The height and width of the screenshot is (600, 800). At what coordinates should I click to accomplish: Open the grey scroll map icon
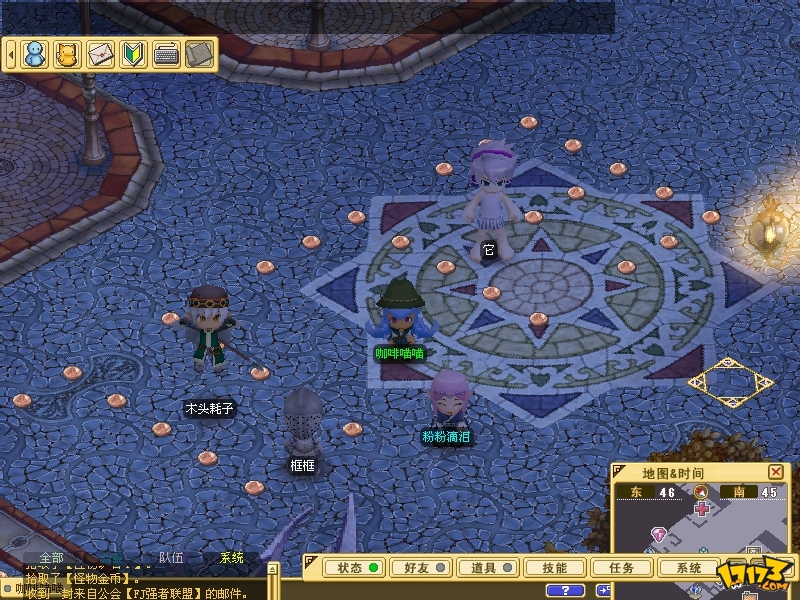(x=199, y=54)
